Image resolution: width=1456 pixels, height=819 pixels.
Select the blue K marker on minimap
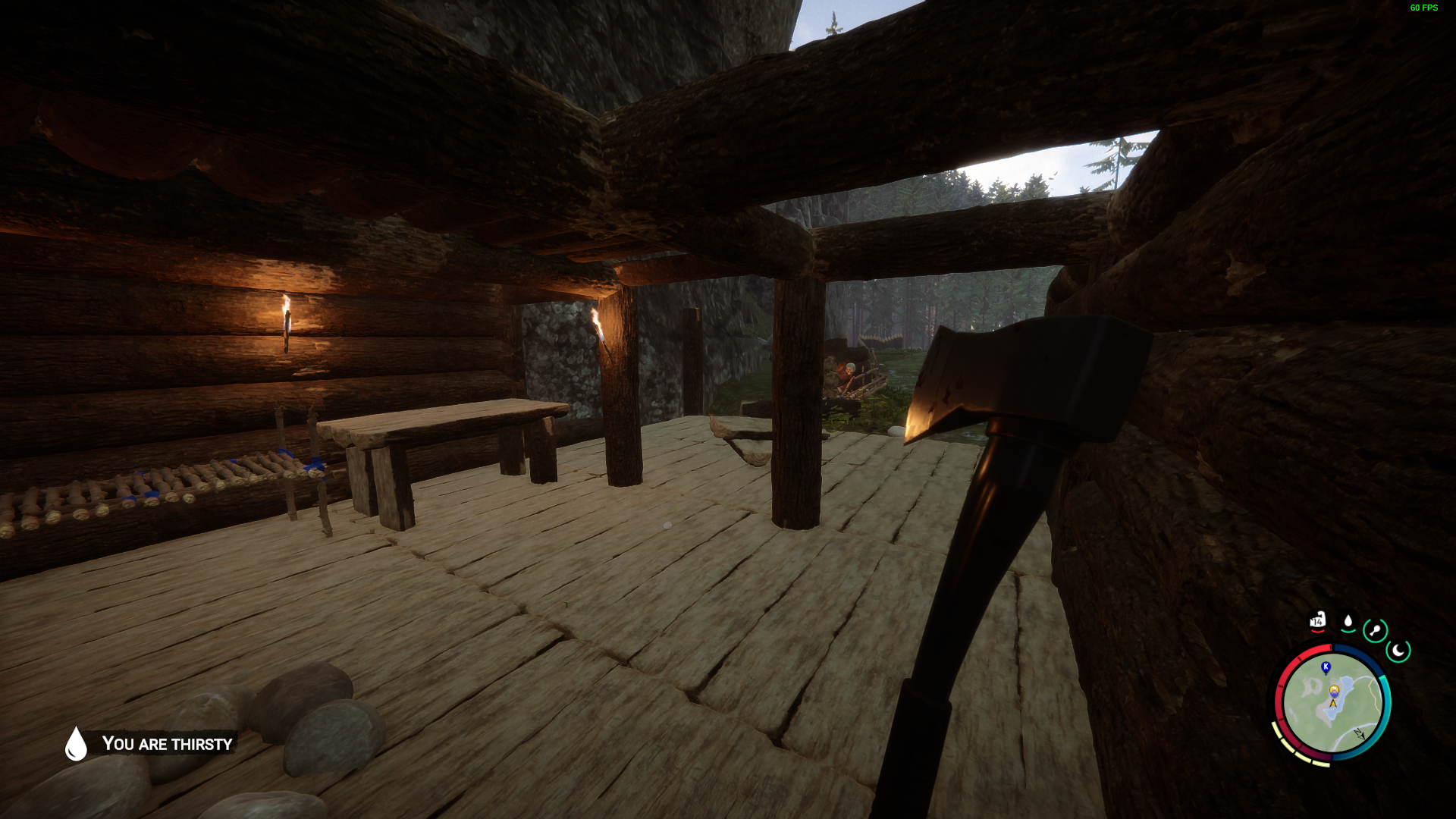(x=1326, y=667)
